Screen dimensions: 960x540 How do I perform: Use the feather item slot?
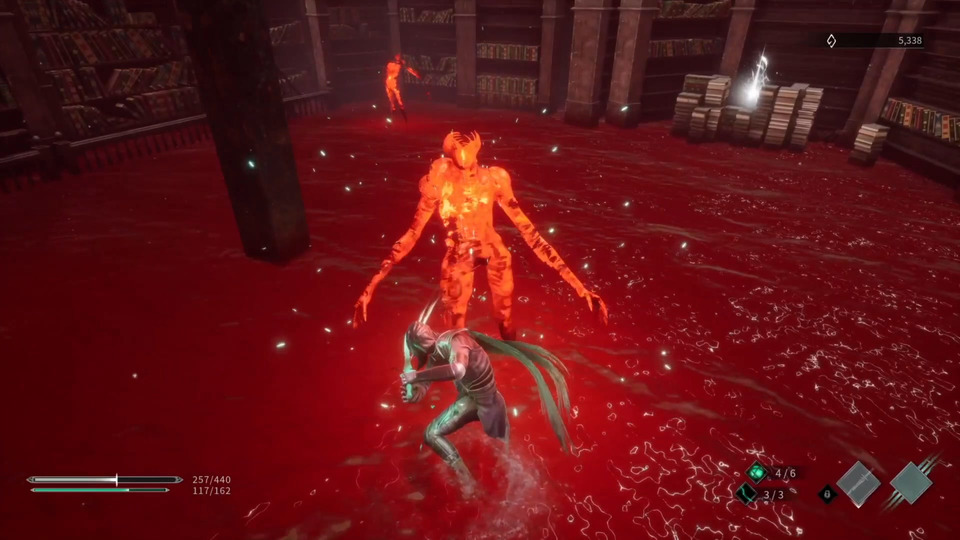click(x=746, y=494)
